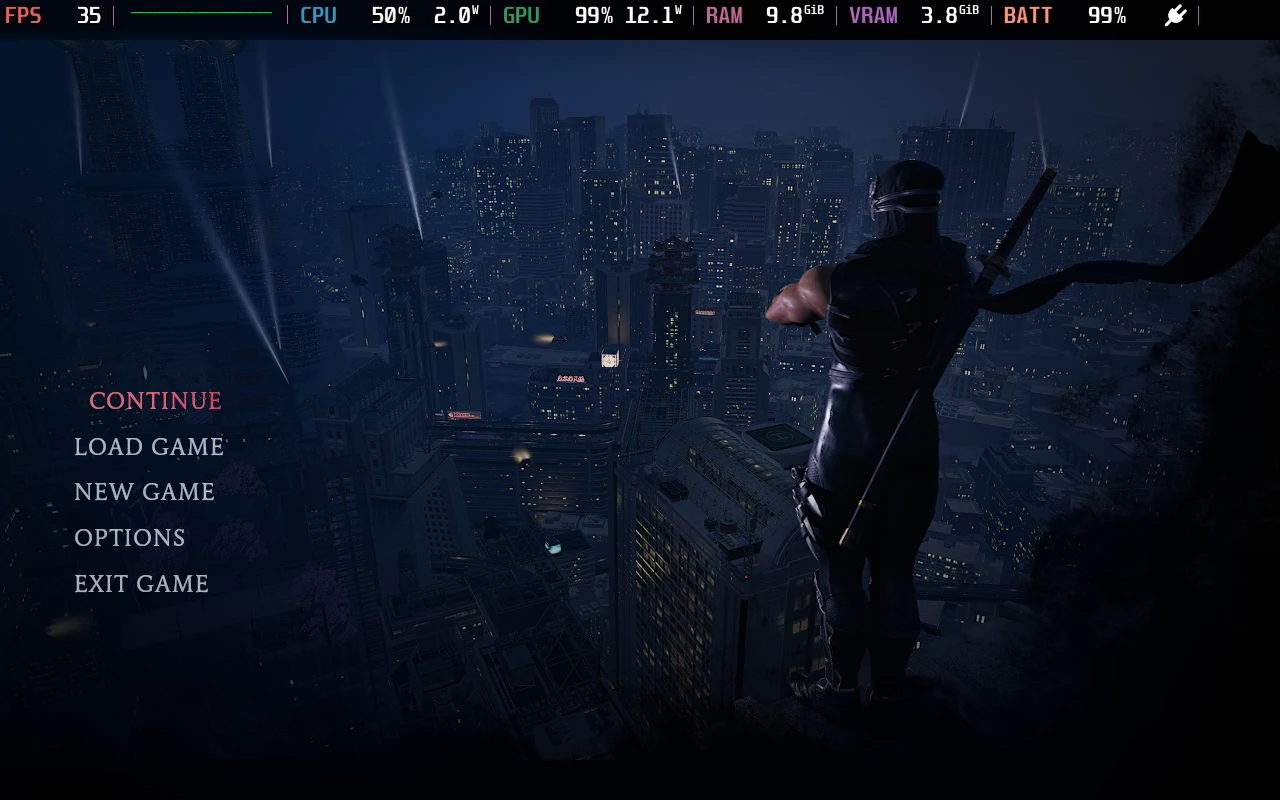Click the pink RAM indicator in the overlay
1280x800 pixels.
[x=724, y=15]
